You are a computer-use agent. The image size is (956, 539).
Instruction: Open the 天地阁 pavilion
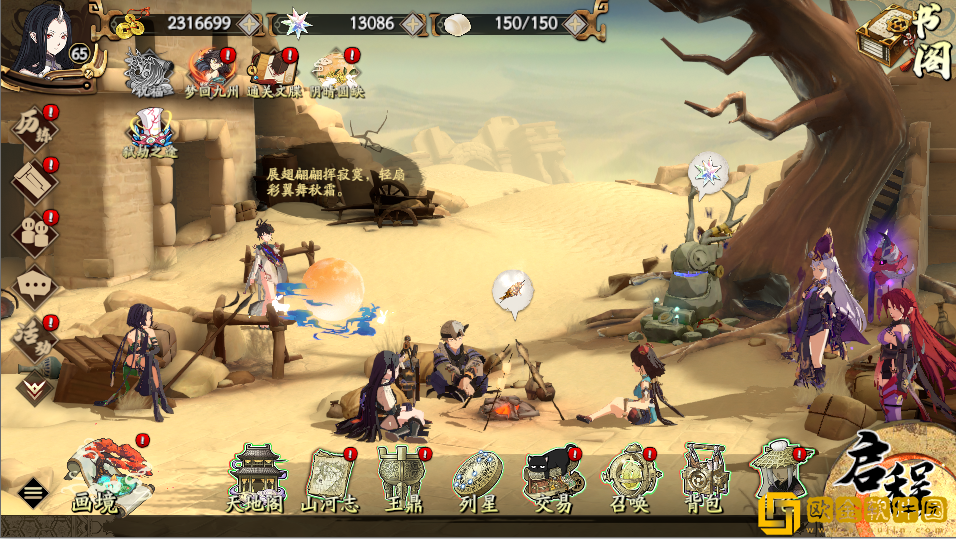(257, 478)
